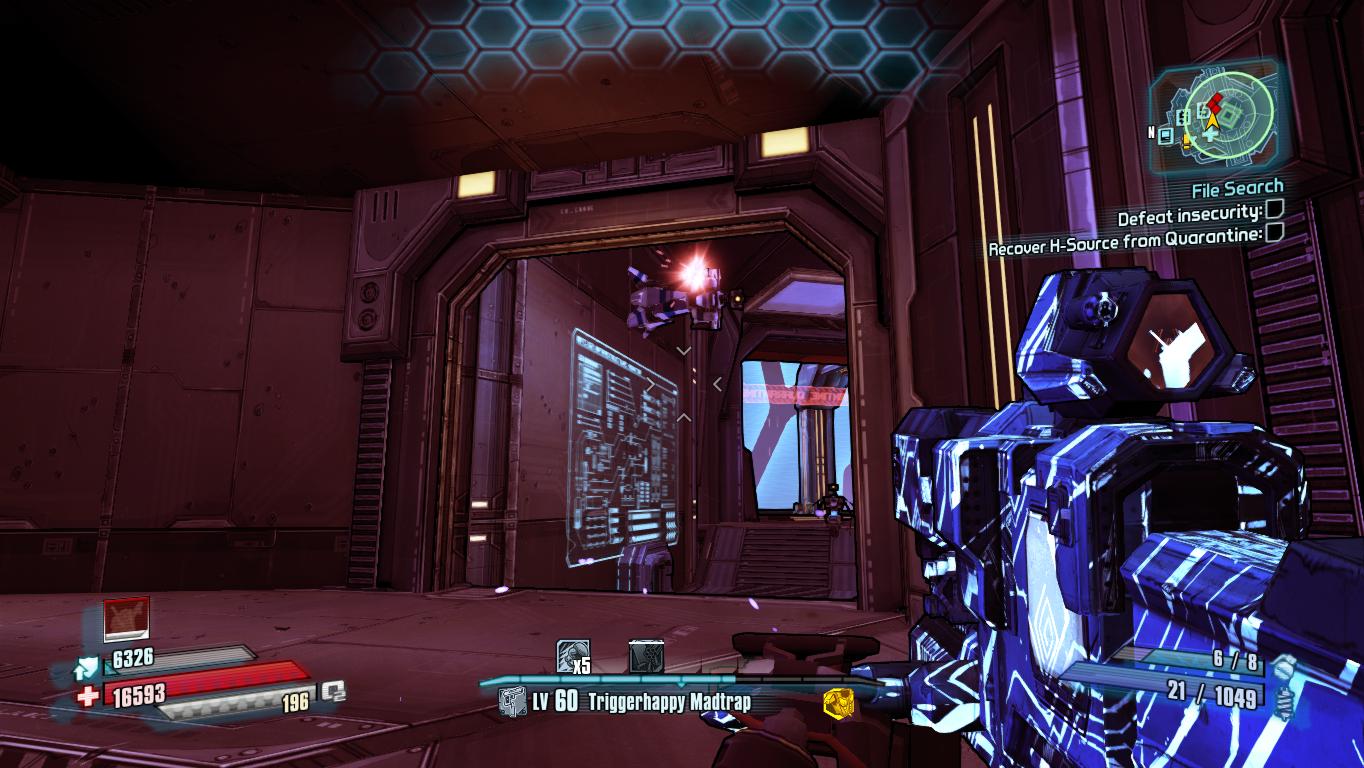Click the red health cross icon
Viewport: 1364px width, 768px height.
click(x=88, y=696)
